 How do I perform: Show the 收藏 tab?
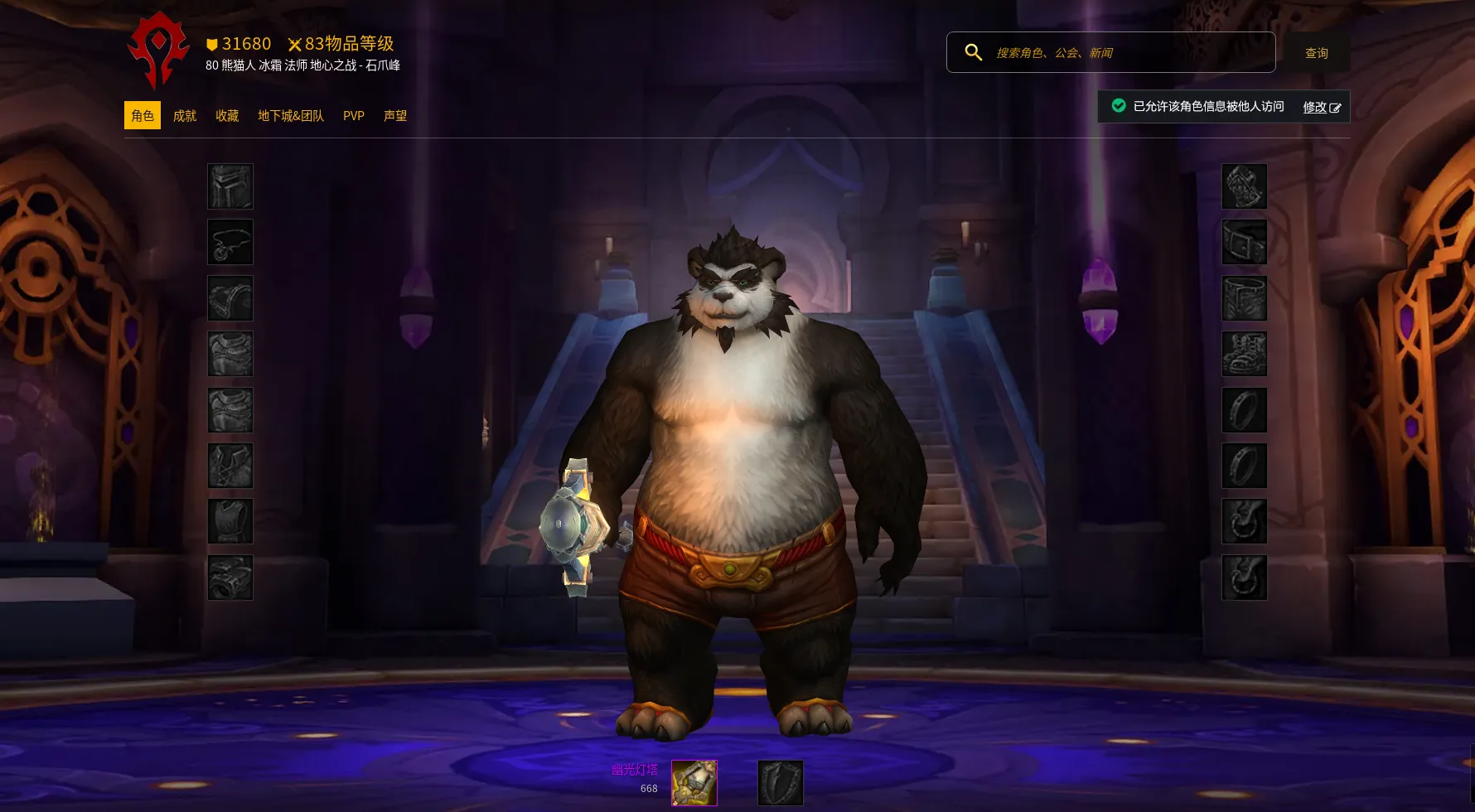click(227, 116)
